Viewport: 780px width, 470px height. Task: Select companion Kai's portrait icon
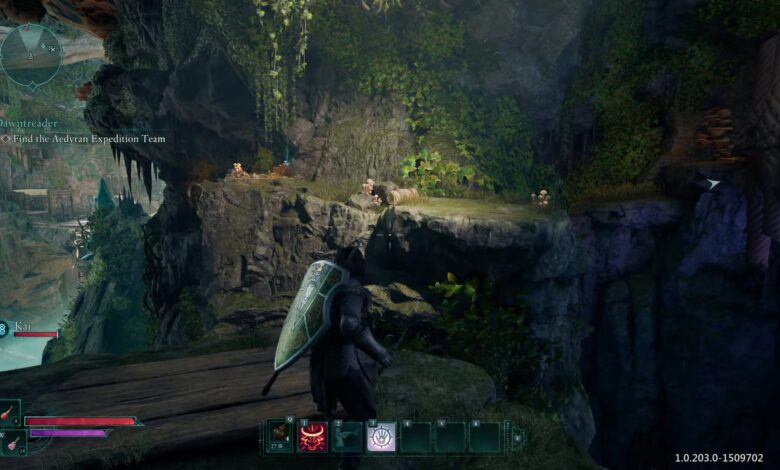[x=3, y=328]
